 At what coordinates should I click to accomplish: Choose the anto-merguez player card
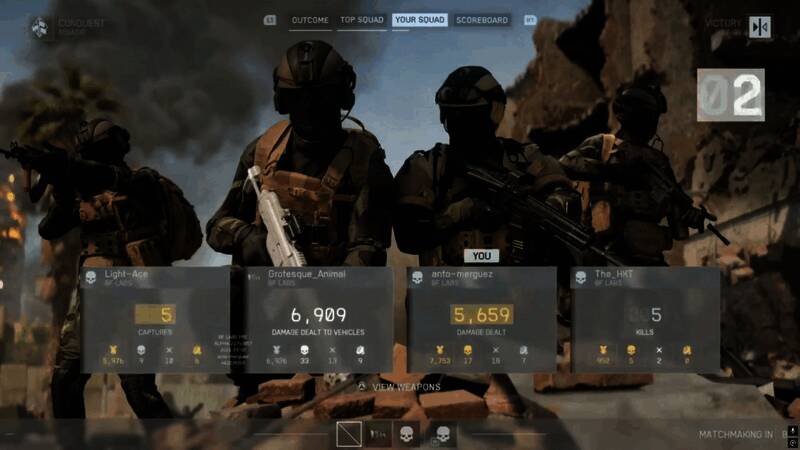pos(481,319)
